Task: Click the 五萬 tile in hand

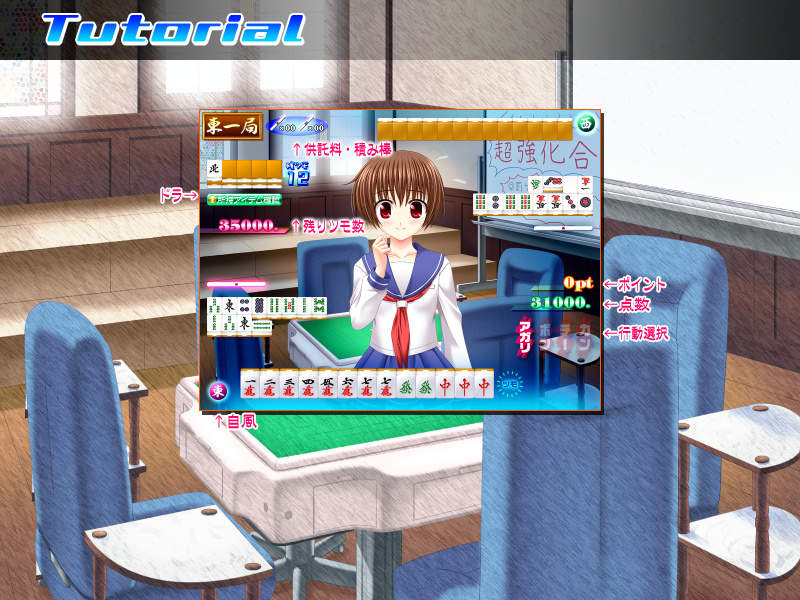Action: (328, 385)
